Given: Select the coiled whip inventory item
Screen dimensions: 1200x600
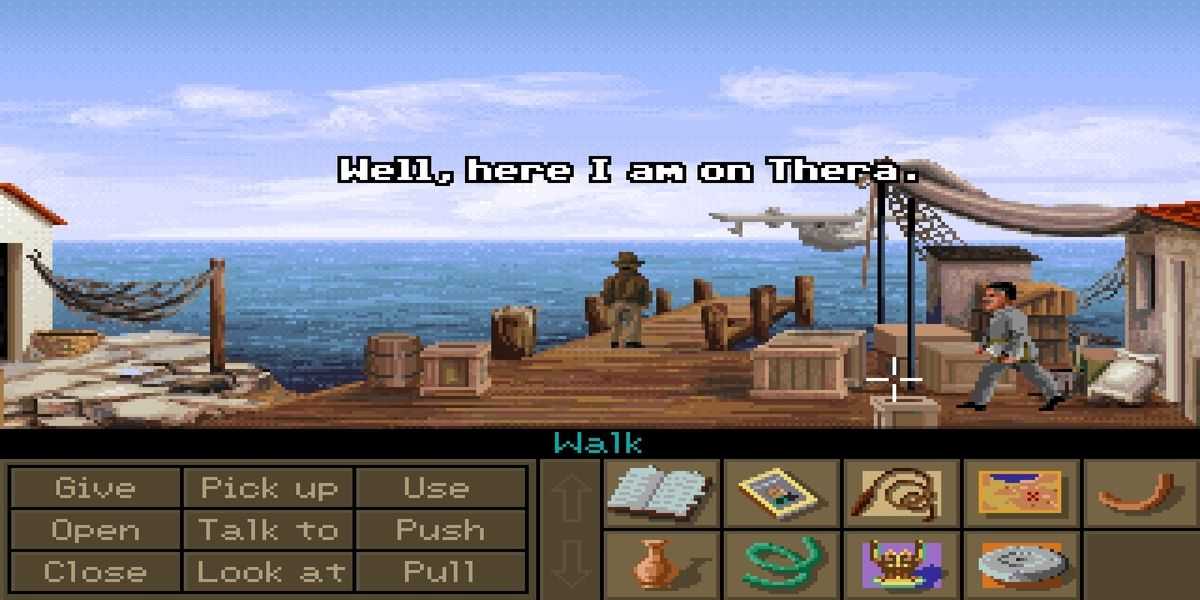Looking at the screenshot, I should point(900,493).
